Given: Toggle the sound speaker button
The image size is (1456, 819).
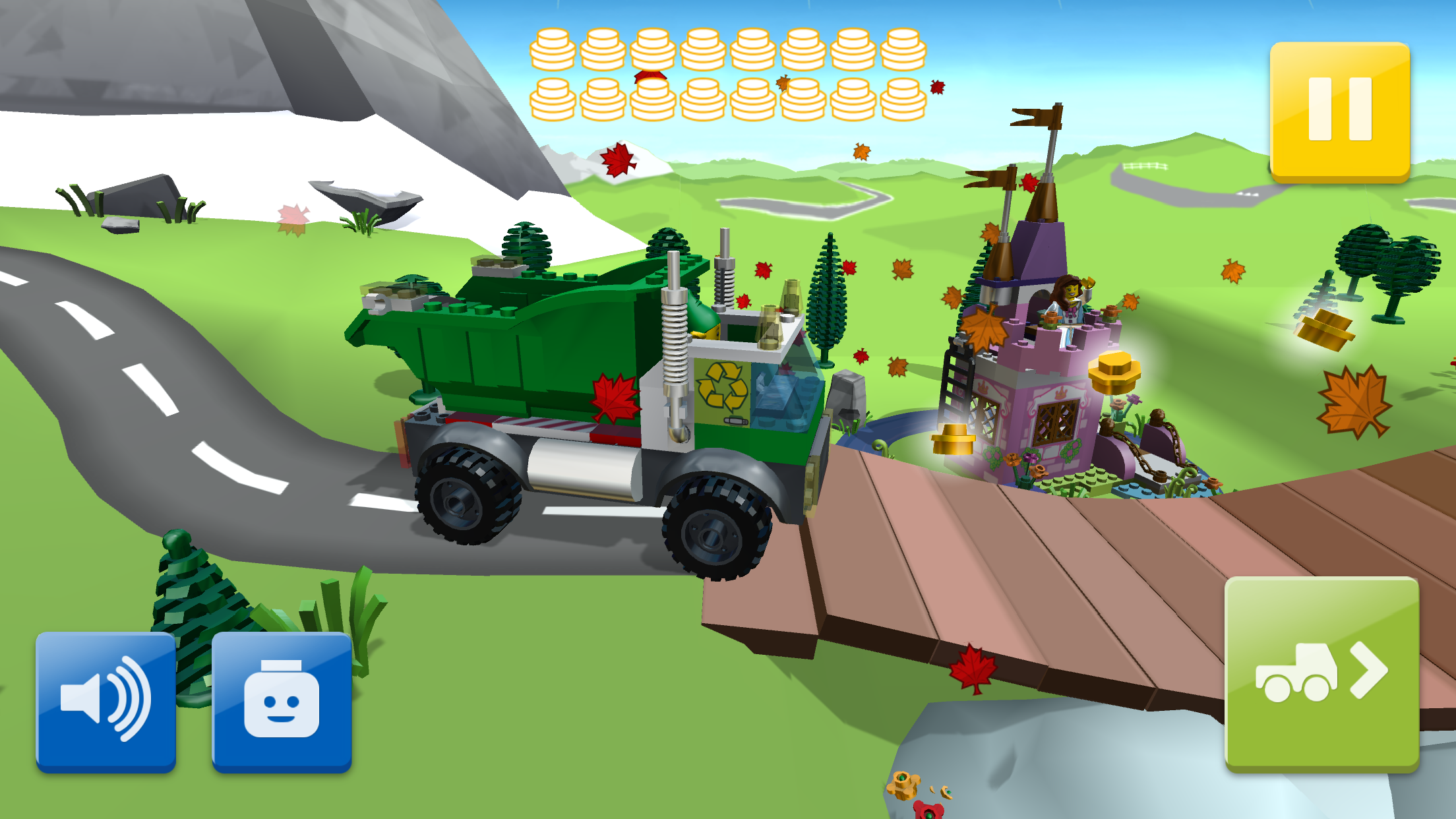Looking at the screenshot, I should (106, 700).
